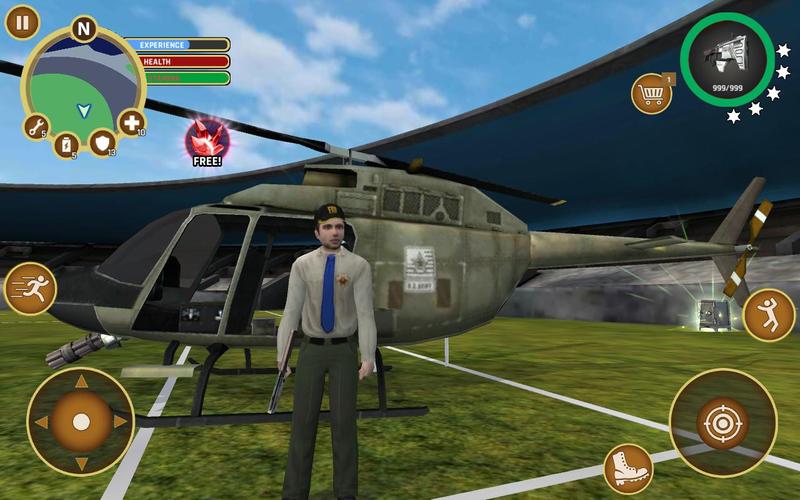Tap the jumping figure action button
The height and width of the screenshot is (500, 800).
point(769,314)
